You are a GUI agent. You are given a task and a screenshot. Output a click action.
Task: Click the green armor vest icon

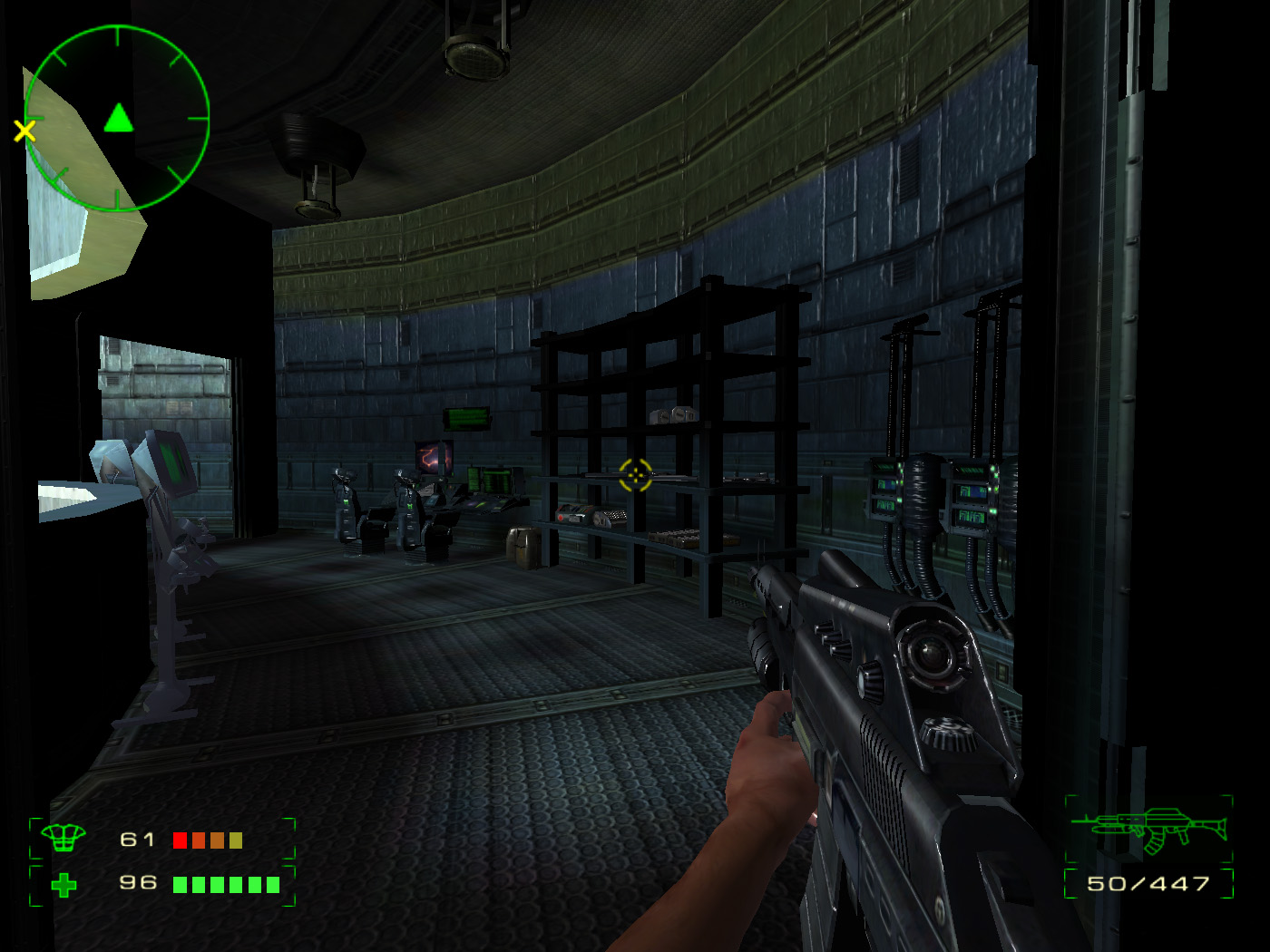(x=63, y=839)
